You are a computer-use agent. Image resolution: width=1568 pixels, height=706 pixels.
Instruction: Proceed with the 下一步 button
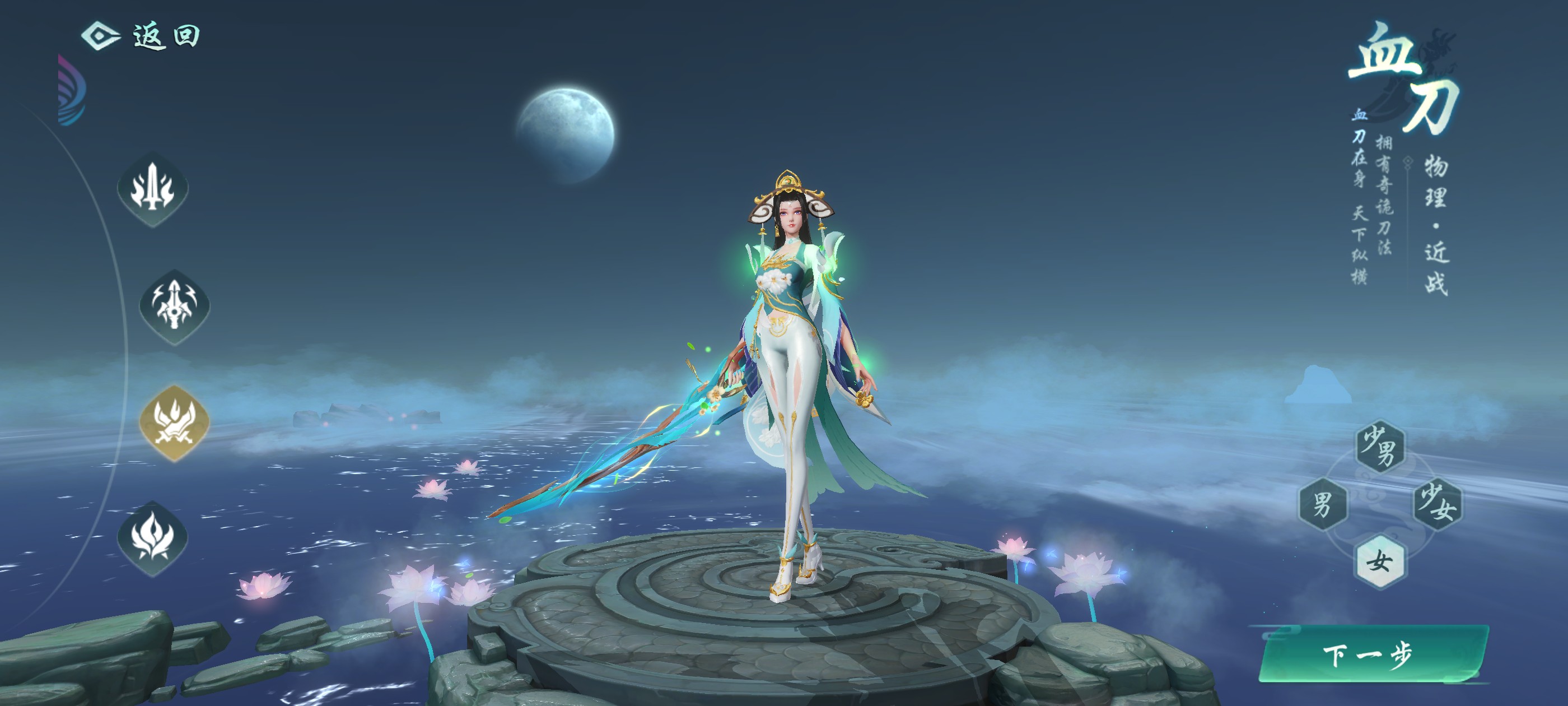(1371, 655)
